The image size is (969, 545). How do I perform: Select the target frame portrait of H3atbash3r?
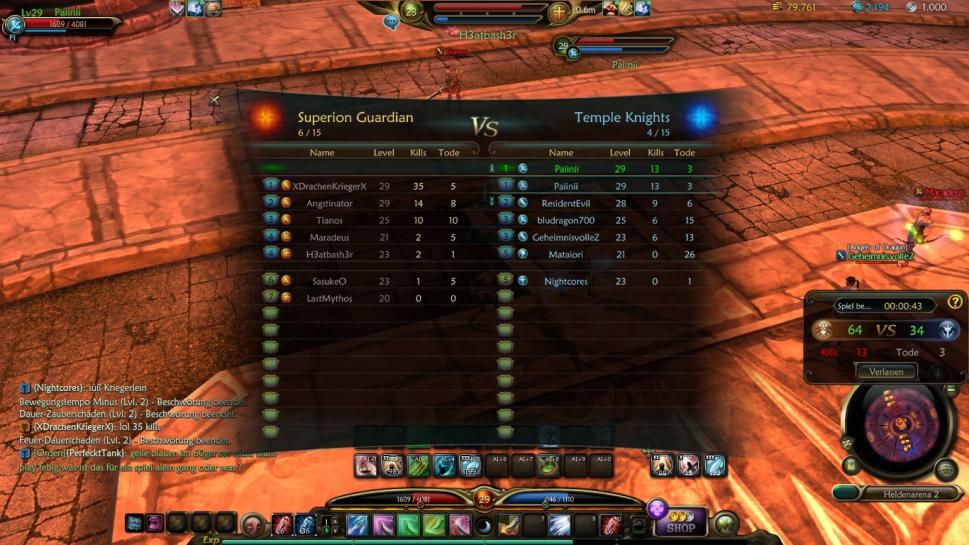pyautogui.click(x=411, y=13)
